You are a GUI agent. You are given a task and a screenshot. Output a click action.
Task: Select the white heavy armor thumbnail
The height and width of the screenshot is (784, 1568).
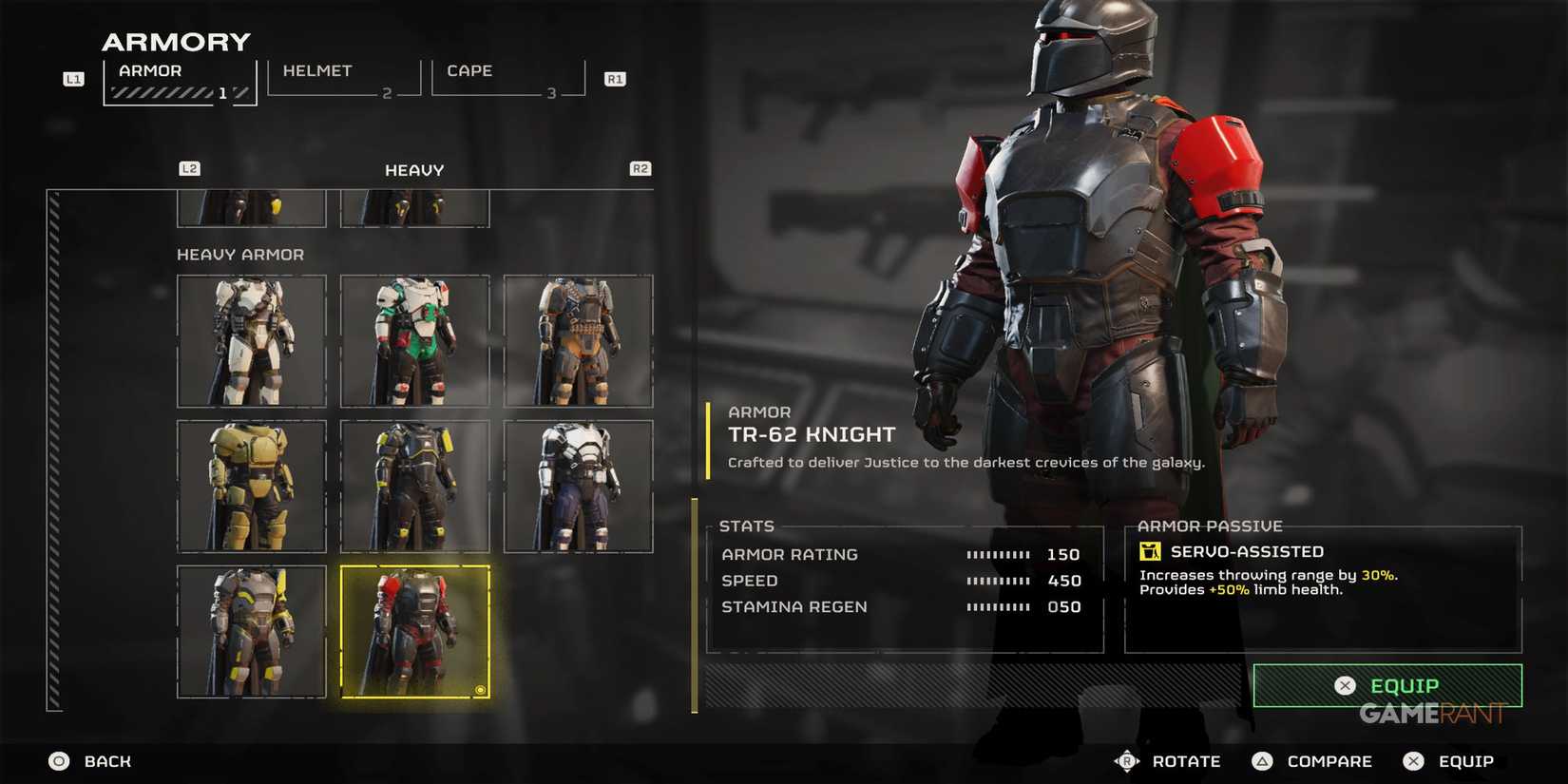[x=251, y=340]
